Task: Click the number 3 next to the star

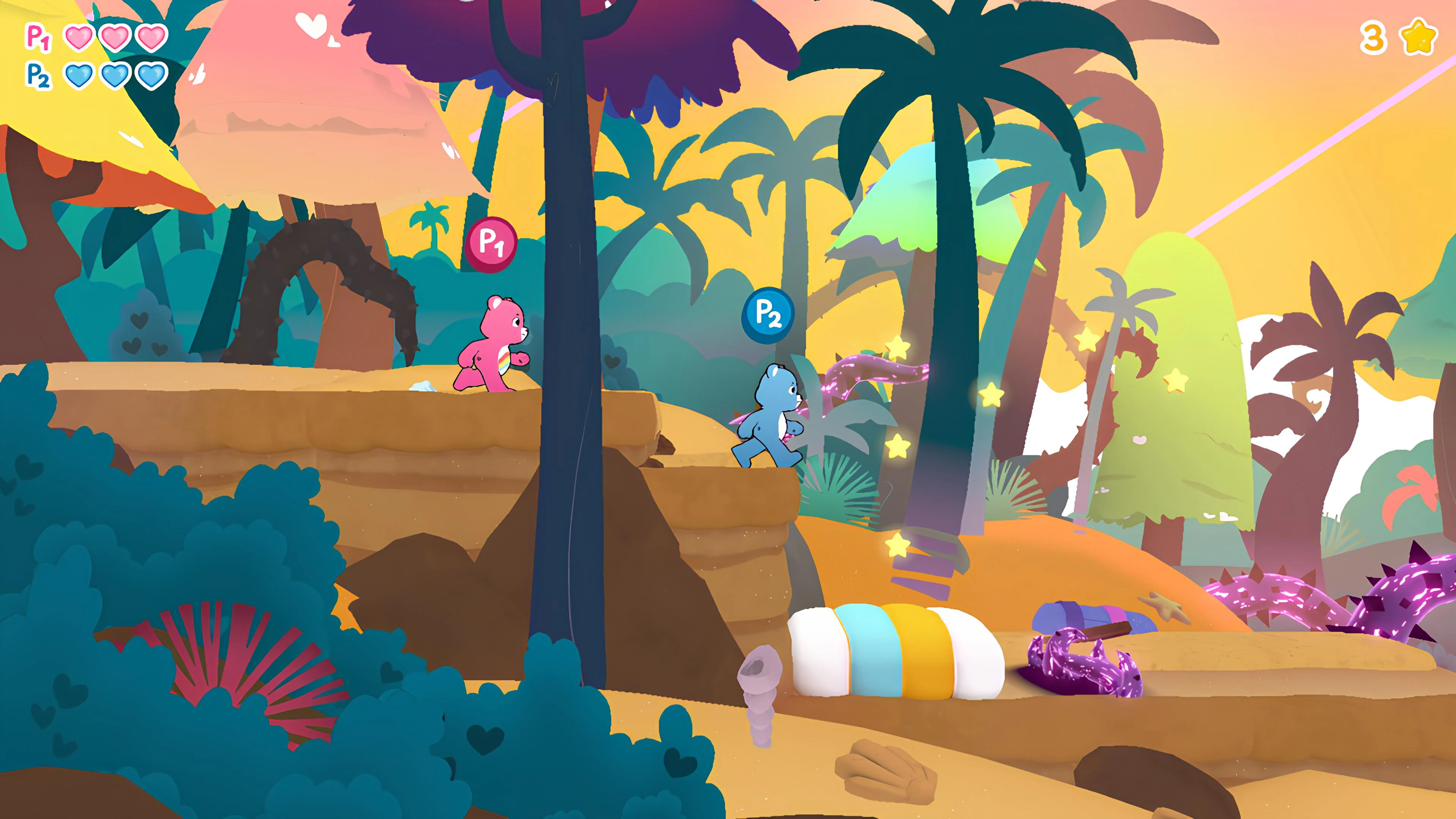Action: coord(1373,37)
